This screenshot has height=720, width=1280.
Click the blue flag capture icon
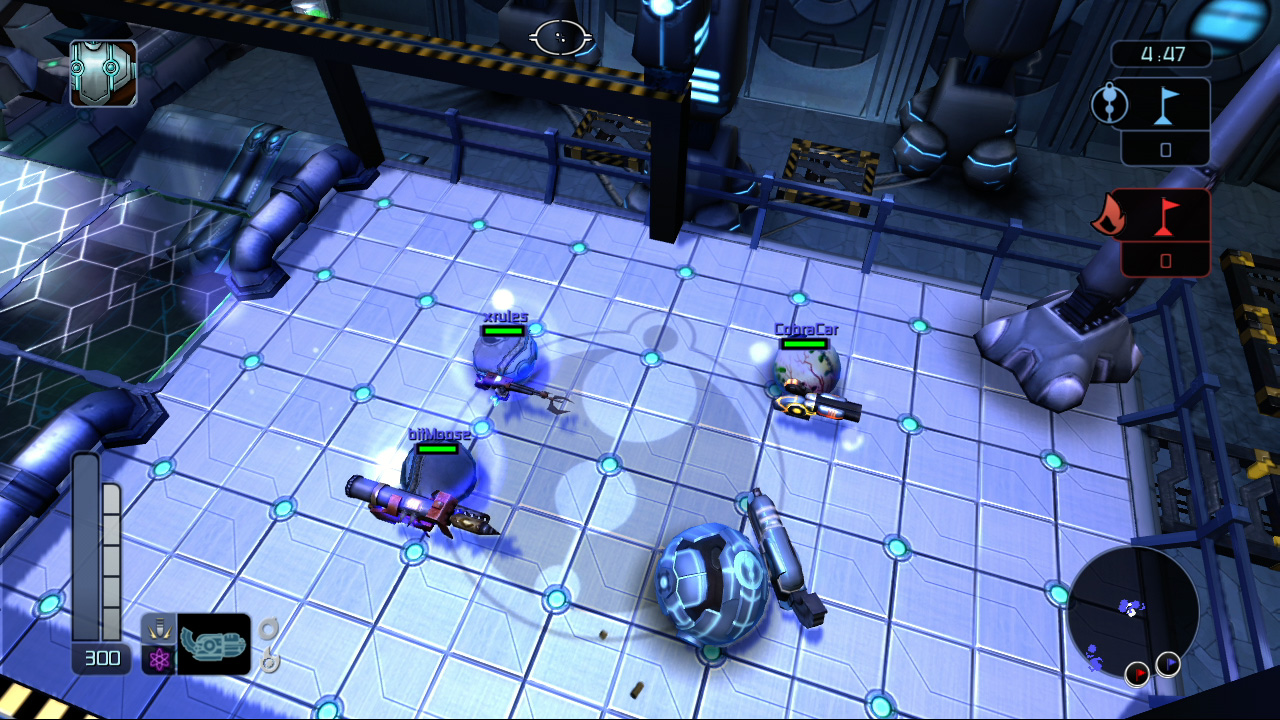(1168, 107)
